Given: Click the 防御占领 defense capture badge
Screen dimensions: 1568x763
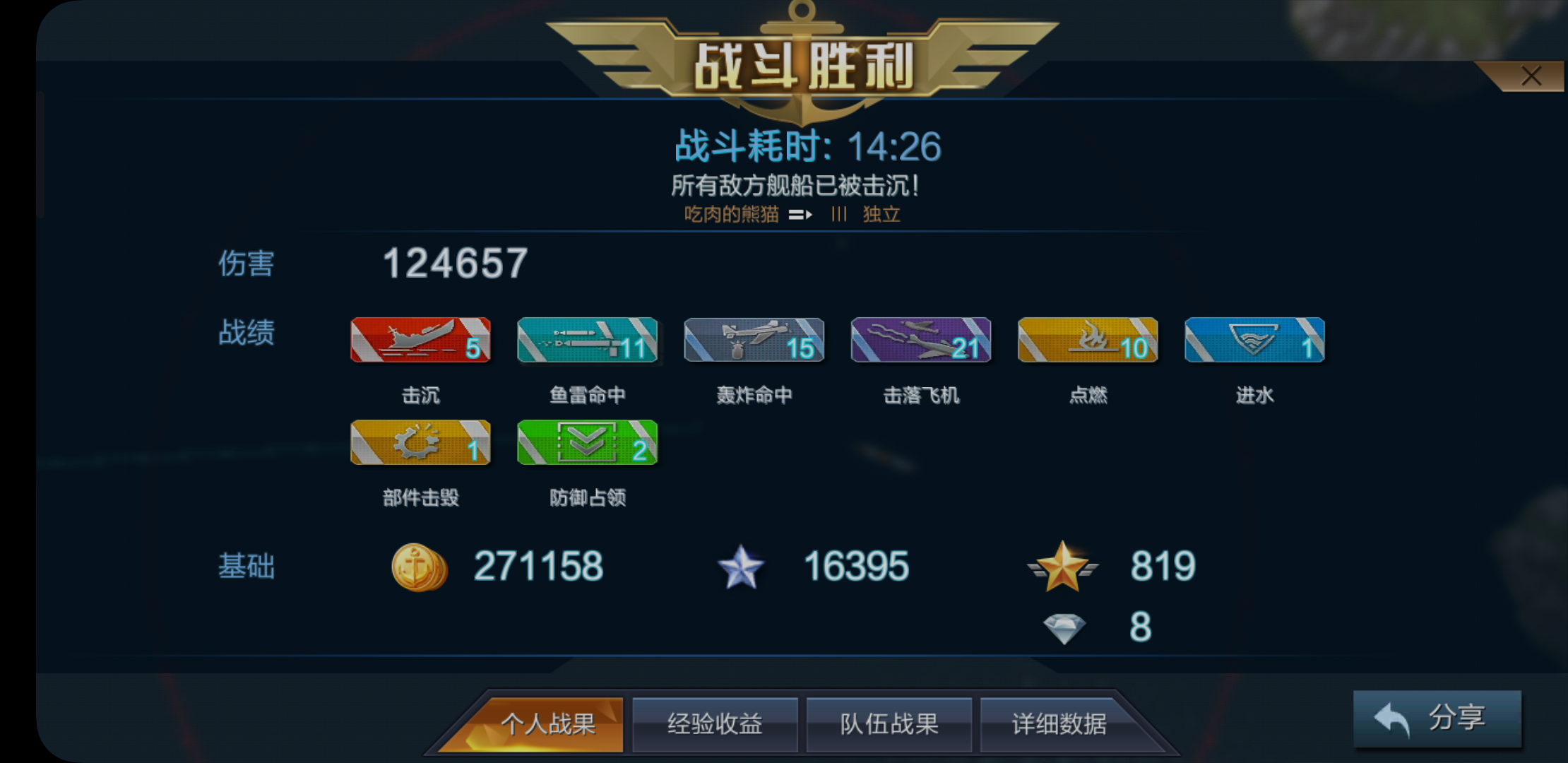Looking at the screenshot, I should click(x=586, y=444).
